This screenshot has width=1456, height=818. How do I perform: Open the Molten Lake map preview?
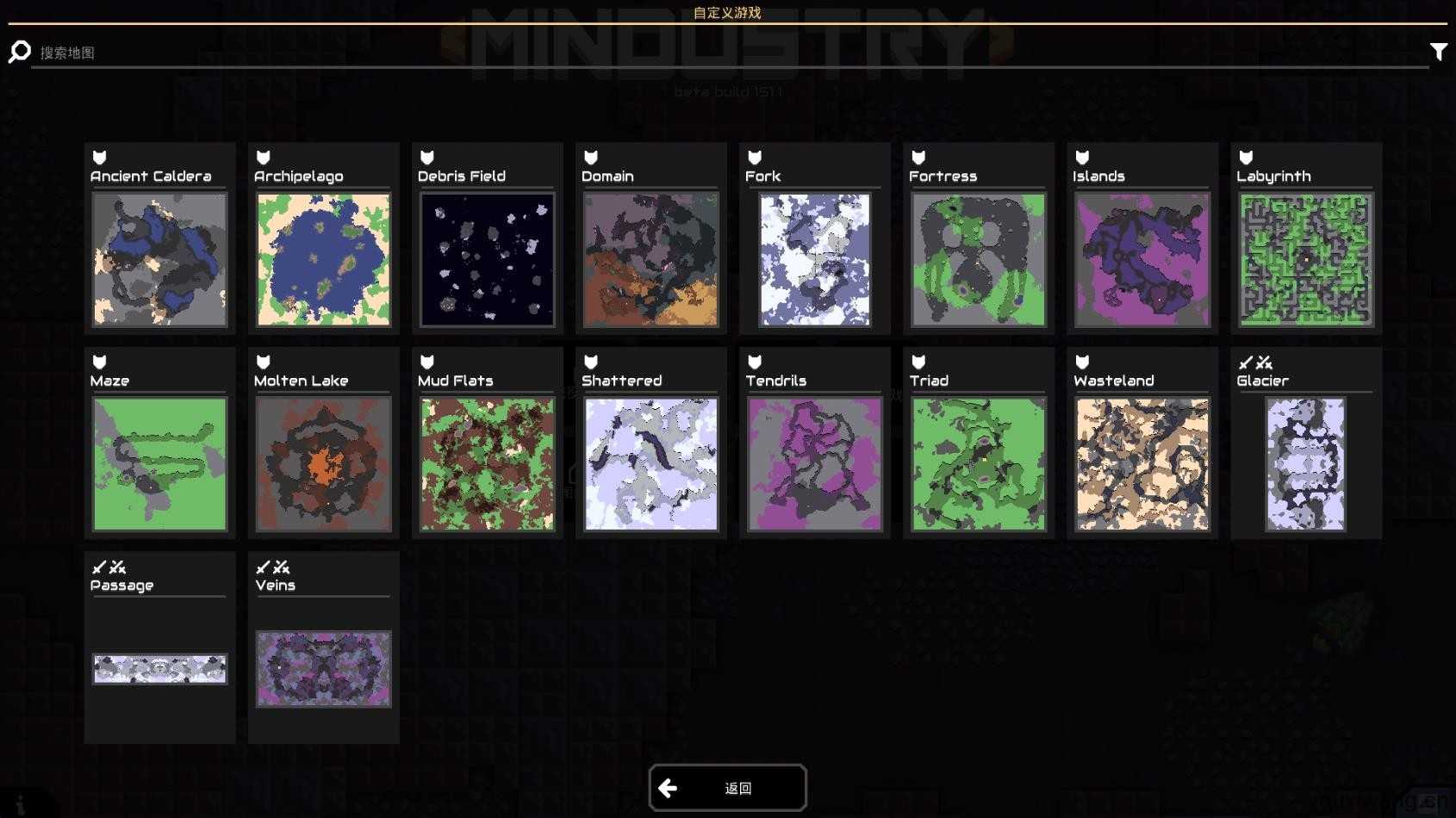323,462
